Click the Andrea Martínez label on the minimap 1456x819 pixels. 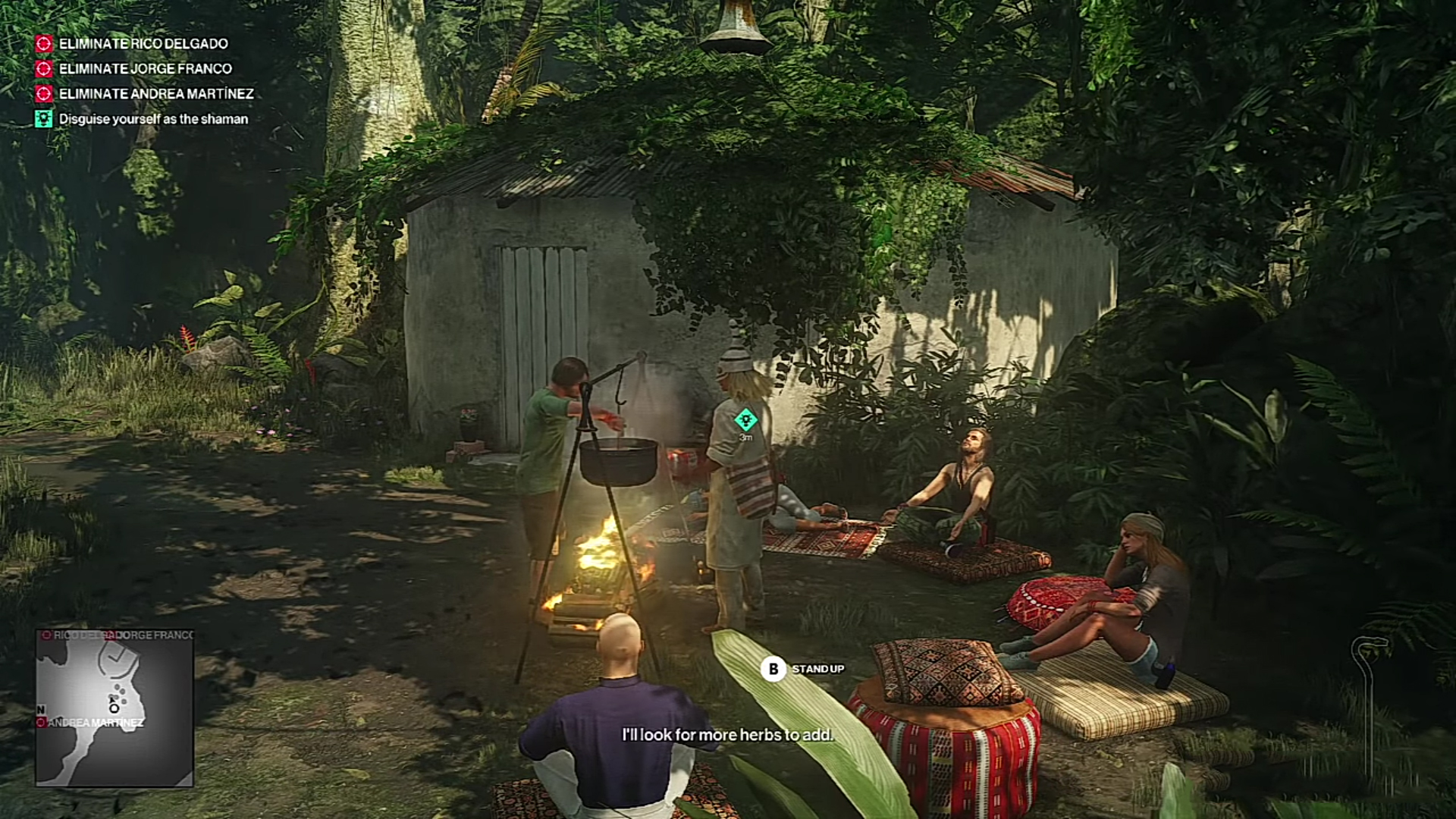tap(95, 723)
